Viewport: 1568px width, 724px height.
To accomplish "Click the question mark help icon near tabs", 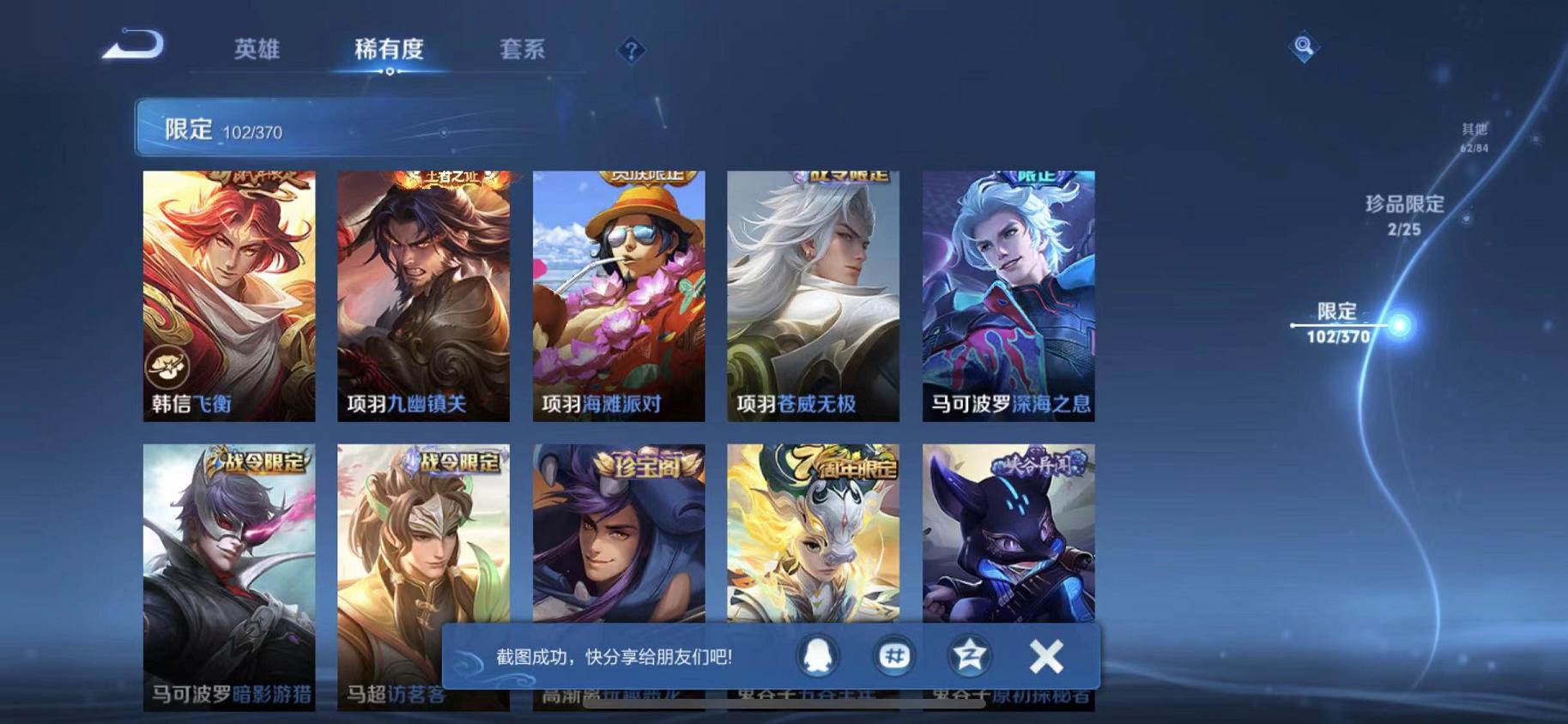I will point(633,51).
